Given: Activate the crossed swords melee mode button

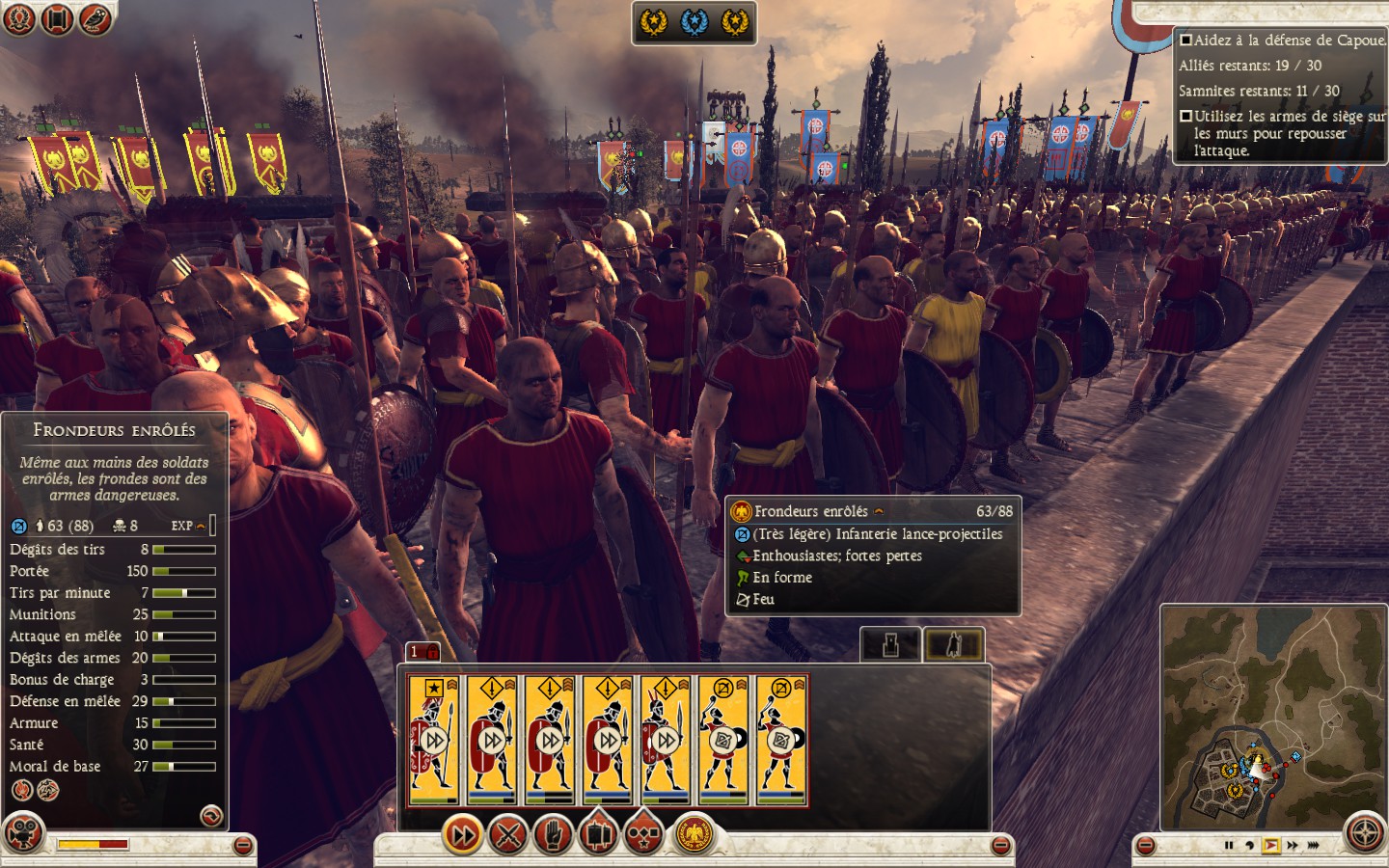Looking at the screenshot, I should pos(507,835).
